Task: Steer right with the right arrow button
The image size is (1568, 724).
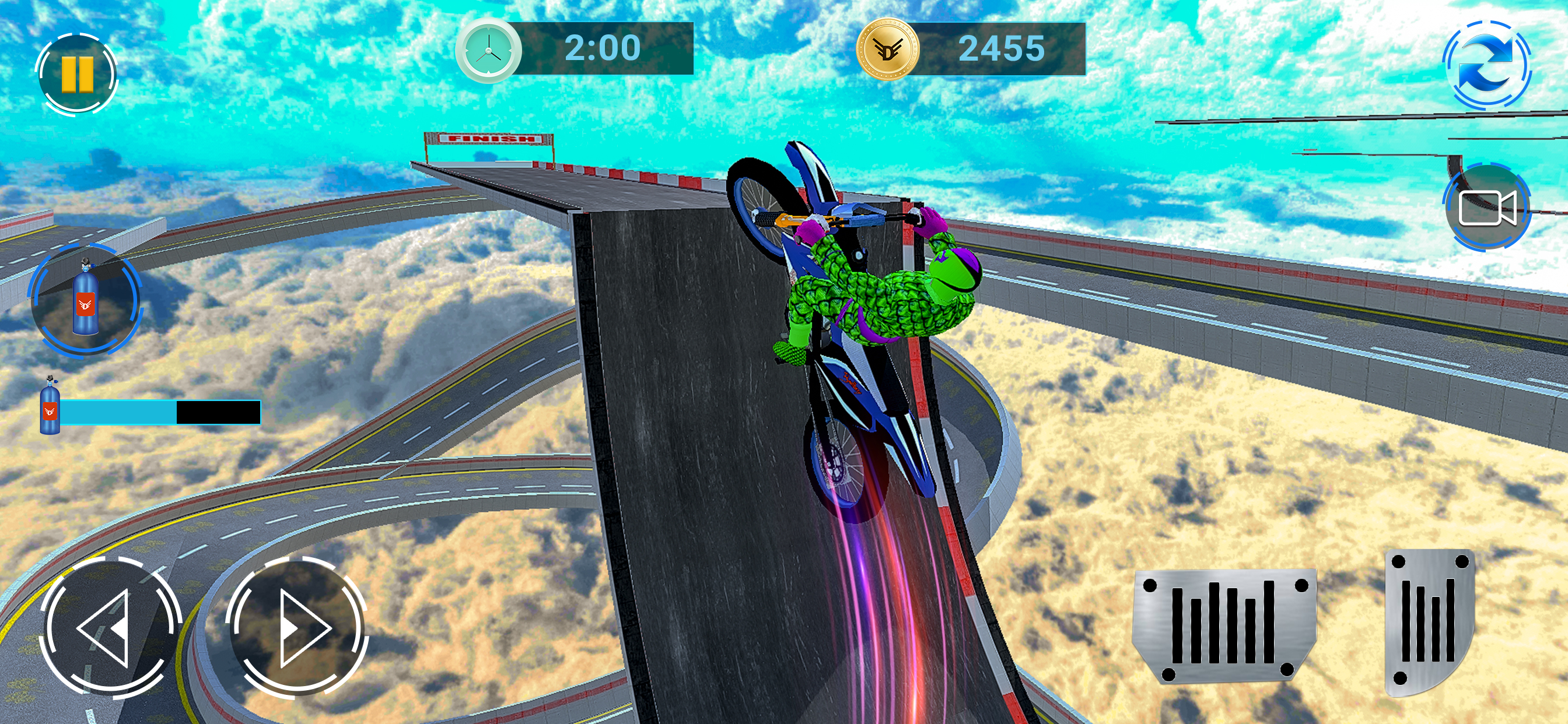Action: point(296,626)
